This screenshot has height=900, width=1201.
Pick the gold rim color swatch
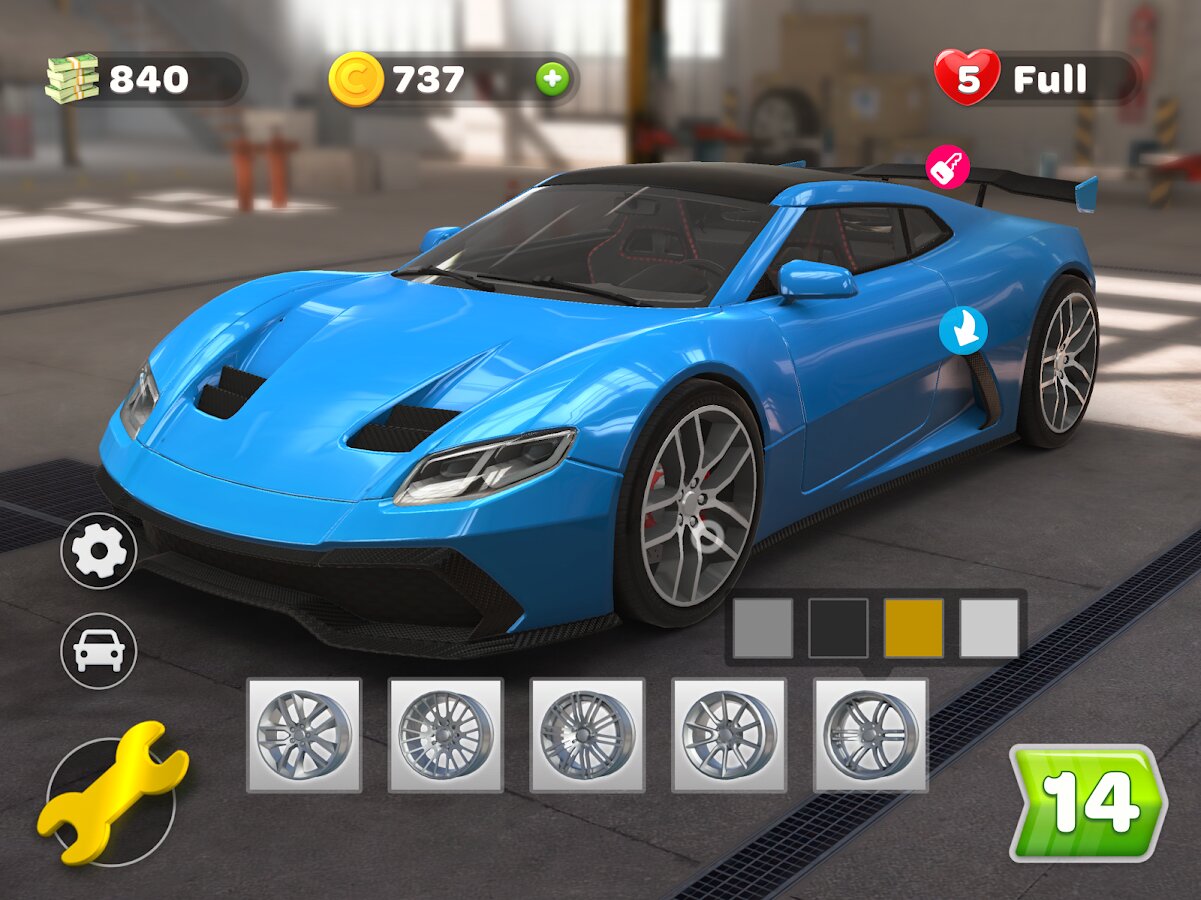(913, 628)
